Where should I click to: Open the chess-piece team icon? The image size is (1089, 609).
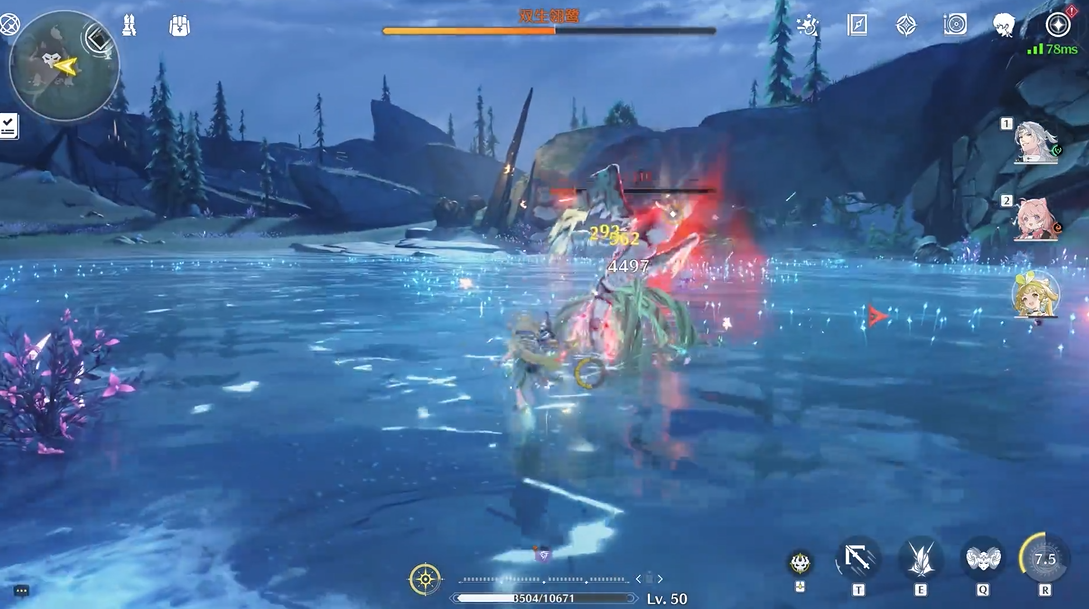(130, 26)
